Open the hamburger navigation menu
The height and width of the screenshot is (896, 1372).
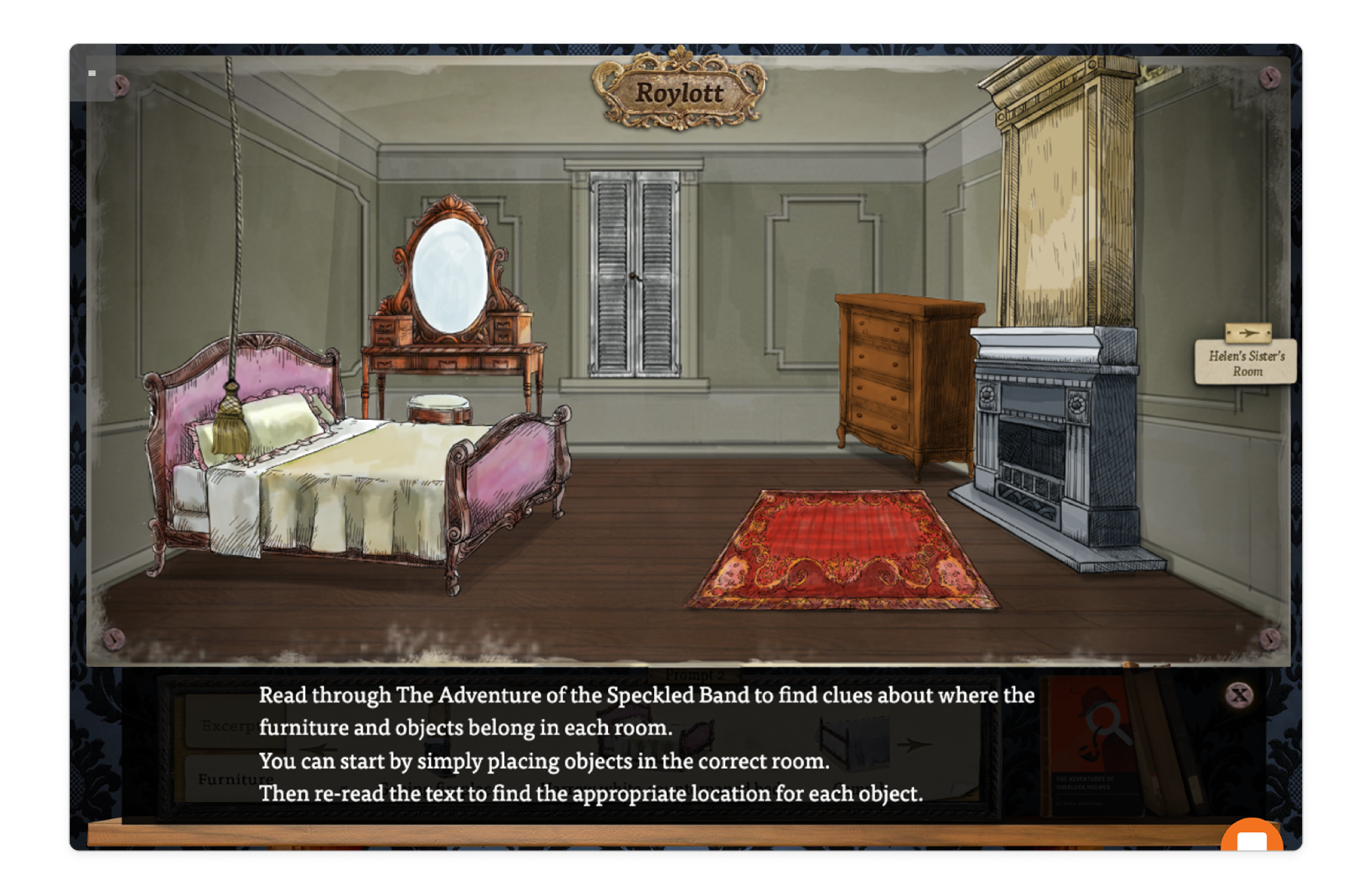pyautogui.click(x=92, y=73)
